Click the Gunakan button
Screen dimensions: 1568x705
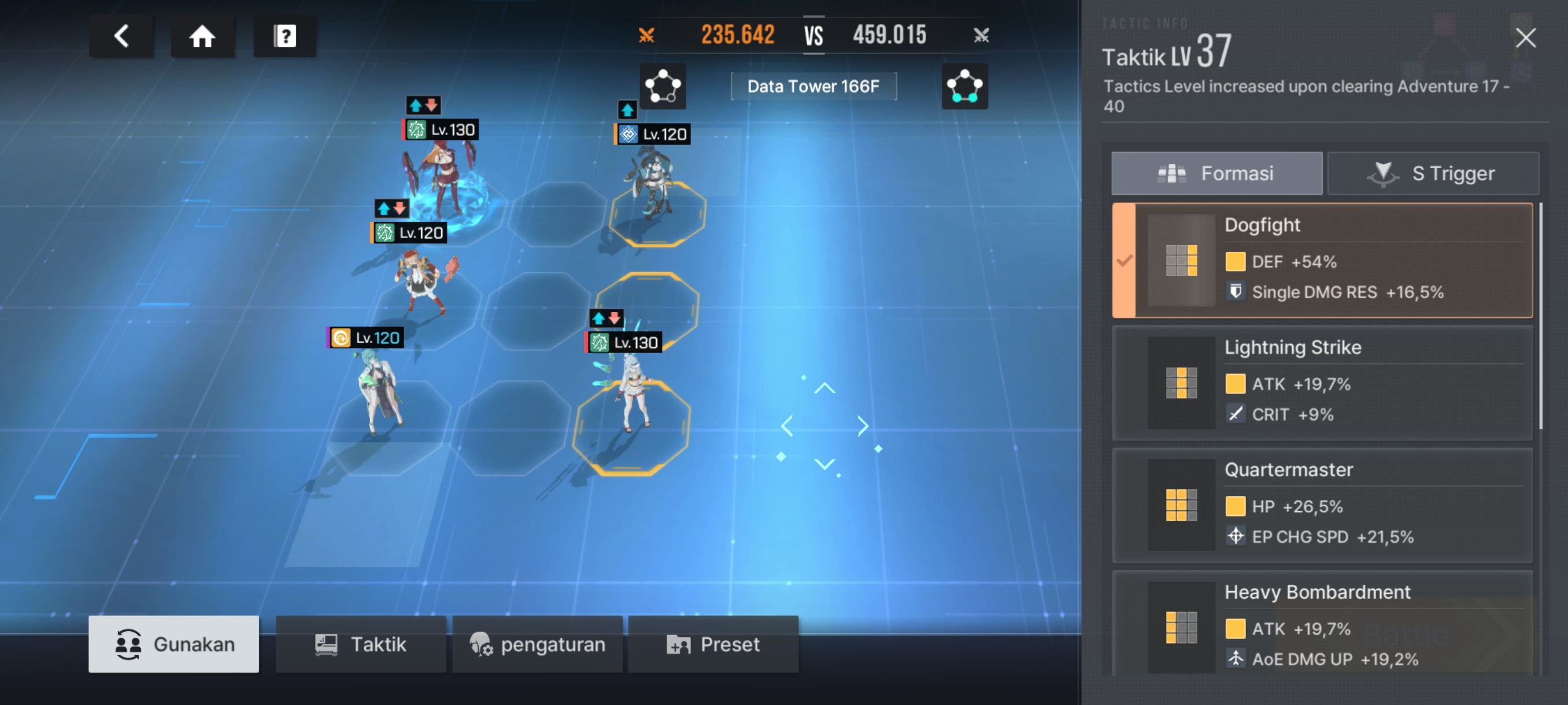pyautogui.click(x=173, y=644)
